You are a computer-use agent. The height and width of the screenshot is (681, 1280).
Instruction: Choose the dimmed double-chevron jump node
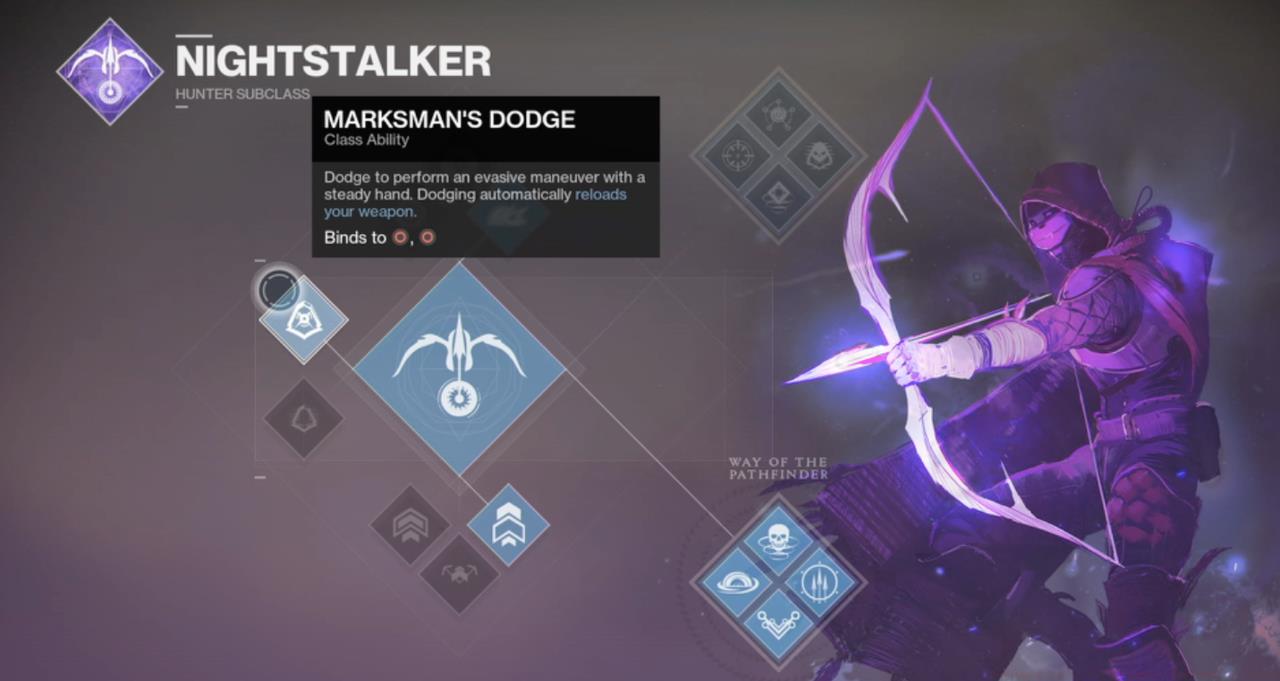point(410,525)
